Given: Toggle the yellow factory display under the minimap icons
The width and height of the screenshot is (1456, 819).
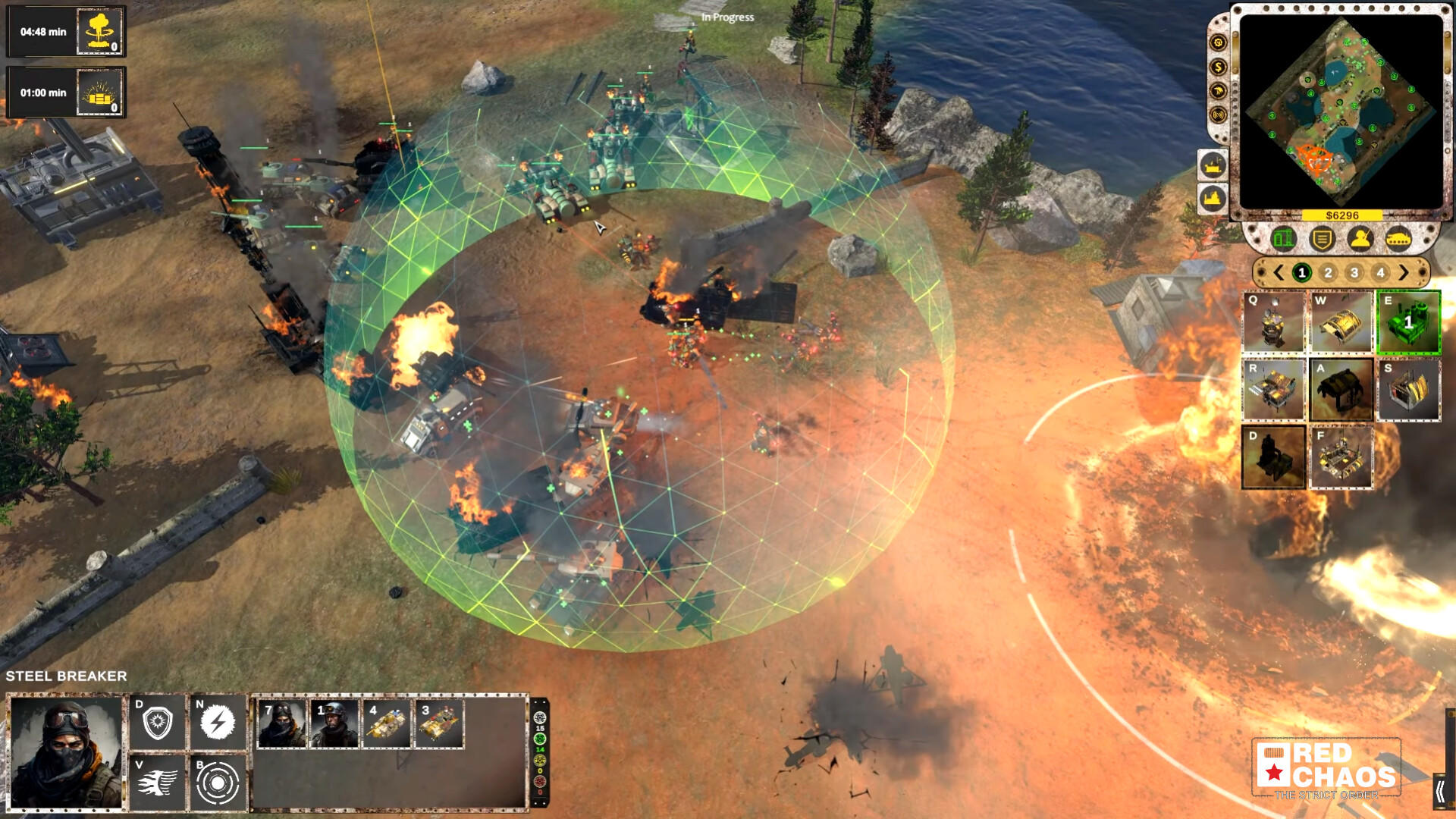Looking at the screenshot, I should pos(1212,196).
